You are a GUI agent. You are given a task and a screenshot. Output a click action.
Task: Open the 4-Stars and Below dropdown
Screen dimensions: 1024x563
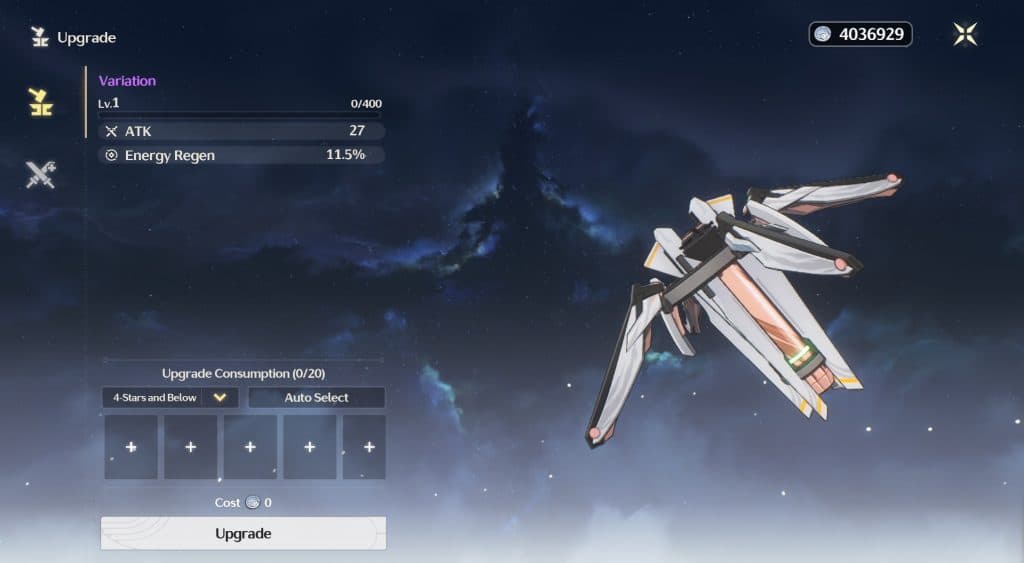click(170, 397)
